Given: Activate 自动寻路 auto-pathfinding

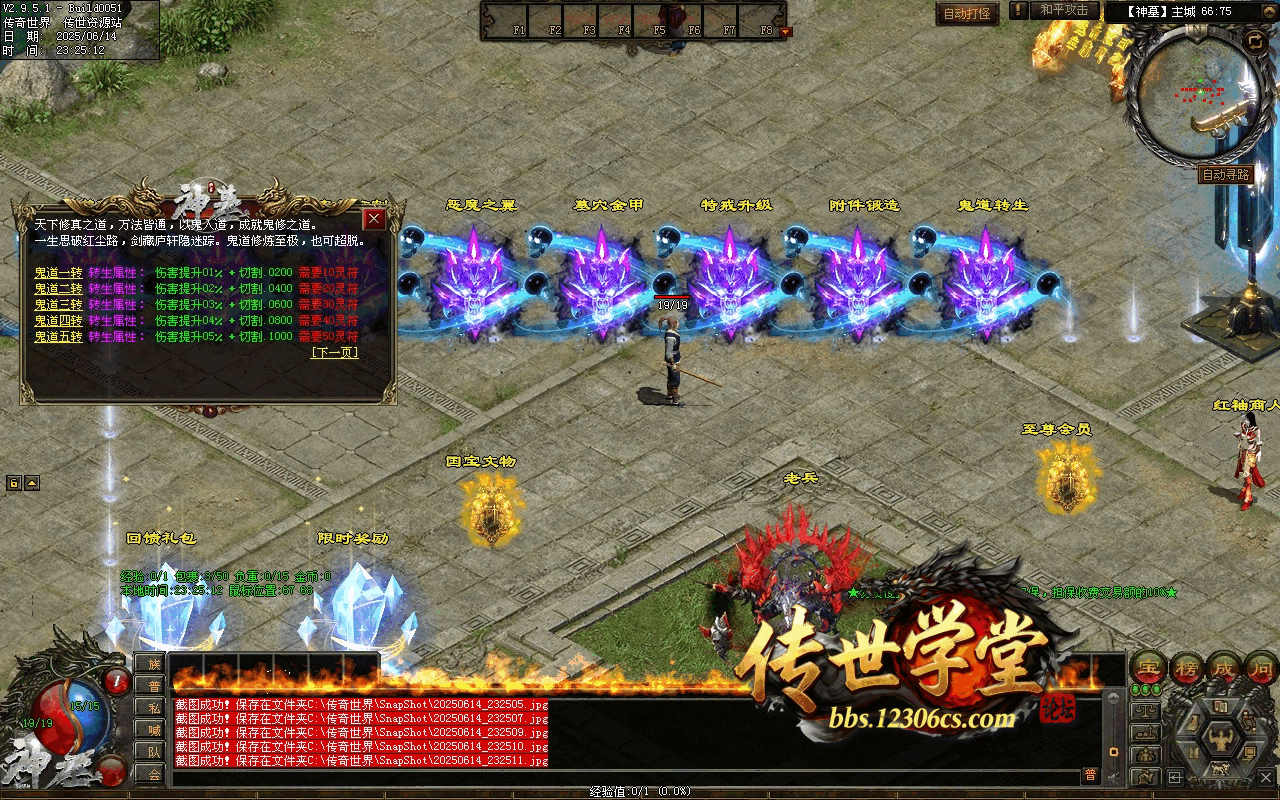Looking at the screenshot, I should (x=1225, y=175).
